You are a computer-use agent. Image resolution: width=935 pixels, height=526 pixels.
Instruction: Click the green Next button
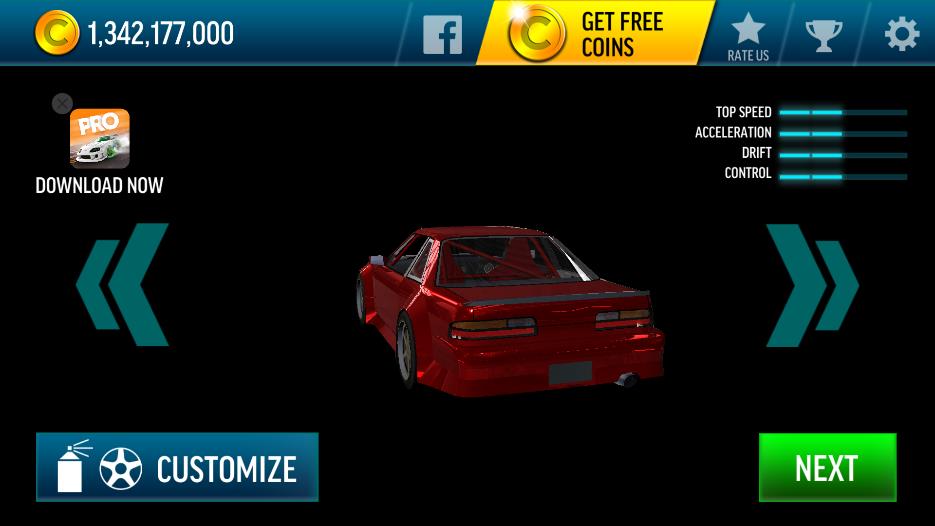[827, 467]
